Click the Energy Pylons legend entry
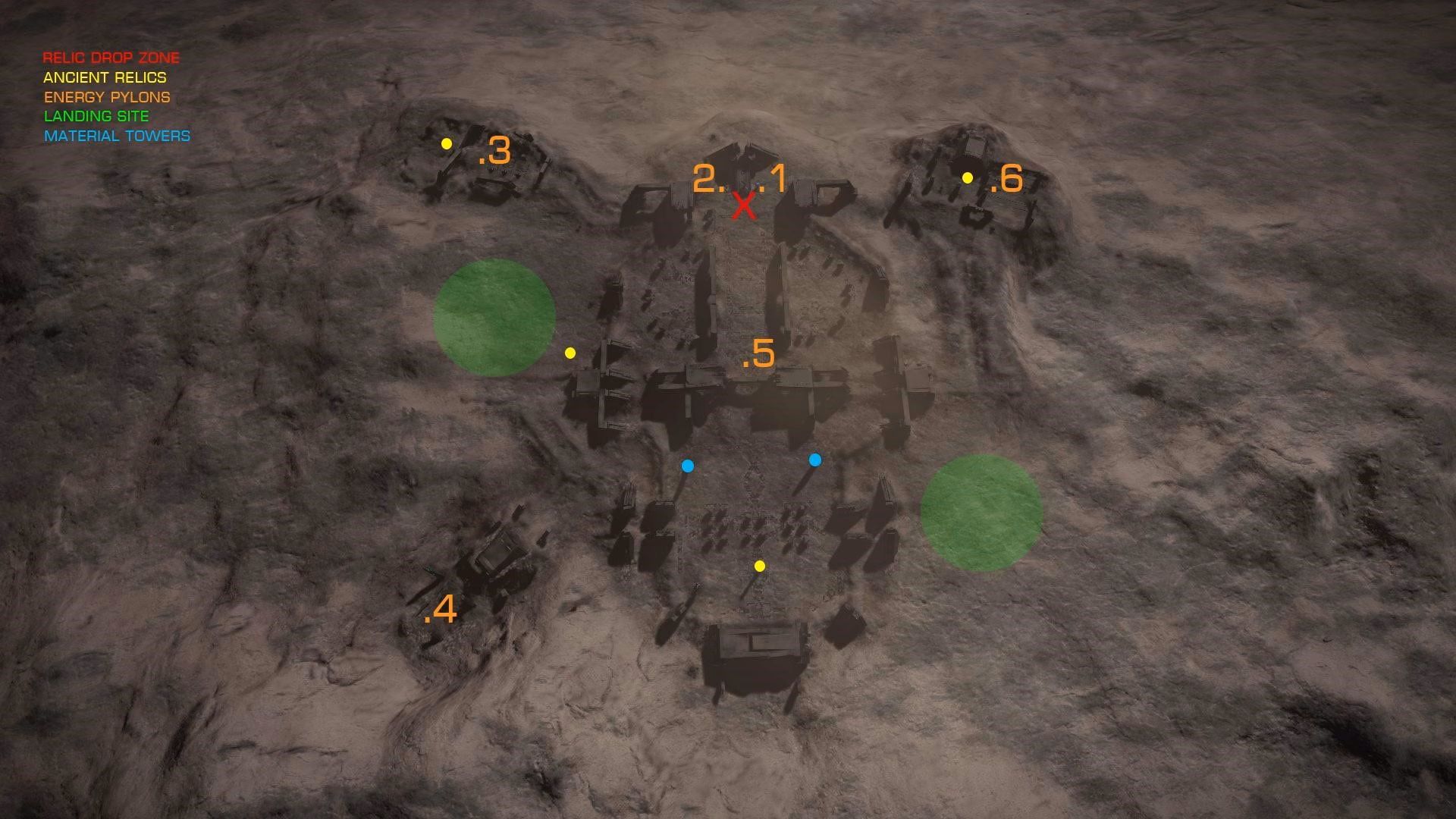Viewport: 1456px width, 819px height. click(107, 97)
